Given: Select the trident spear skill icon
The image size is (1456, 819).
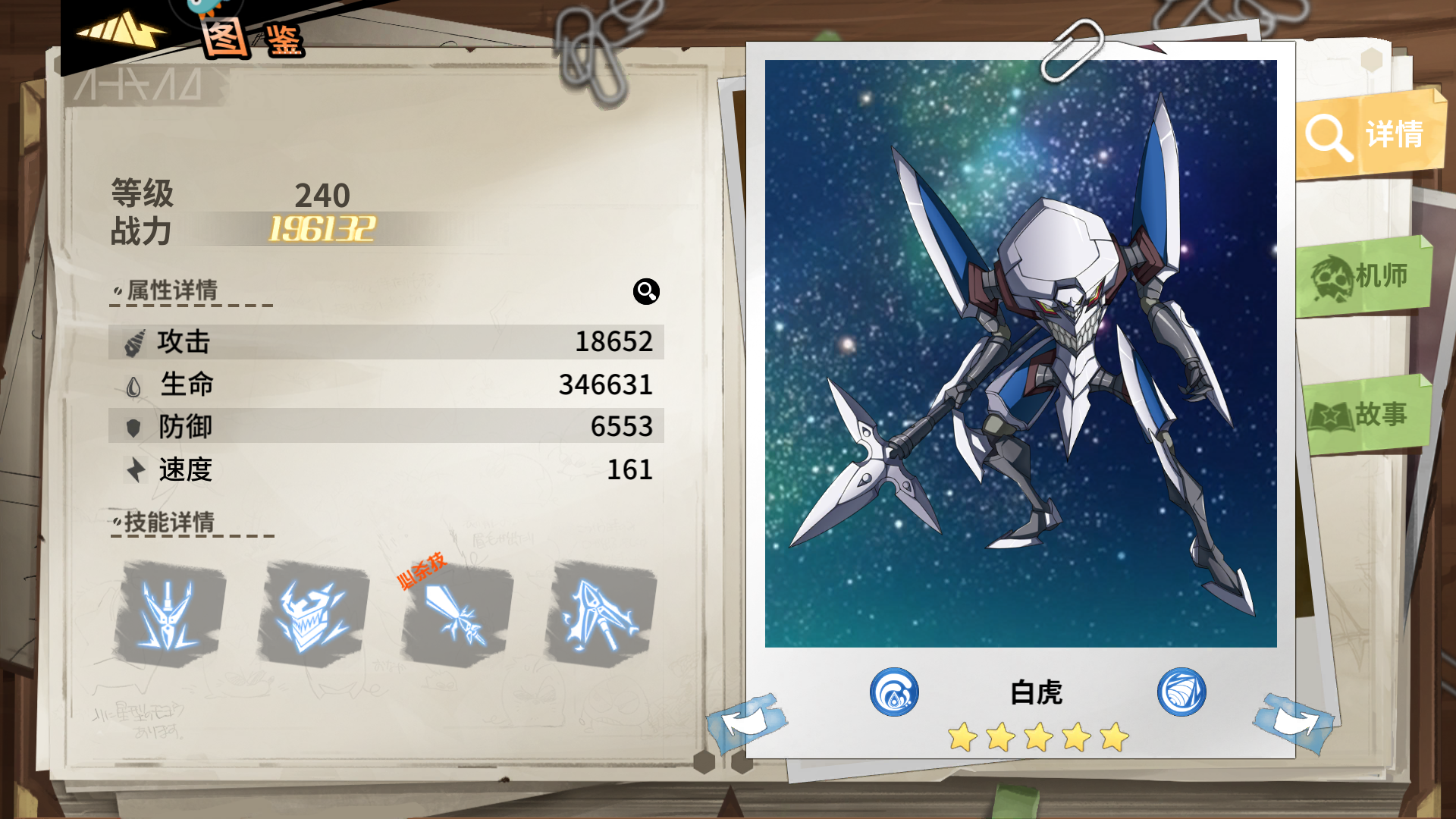Looking at the screenshot, I should [x=169, y=614].
